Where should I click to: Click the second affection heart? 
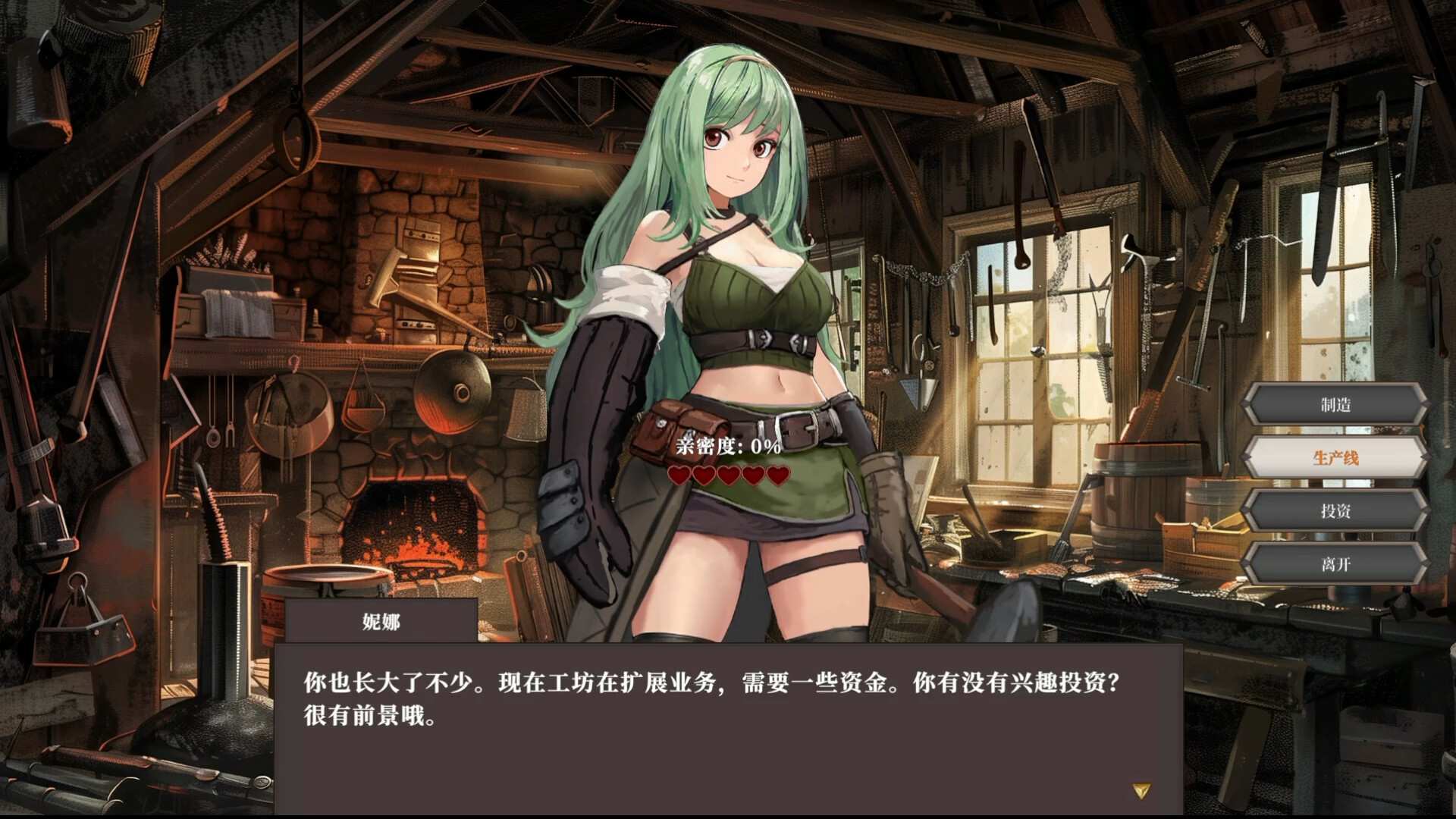point(702,477)
